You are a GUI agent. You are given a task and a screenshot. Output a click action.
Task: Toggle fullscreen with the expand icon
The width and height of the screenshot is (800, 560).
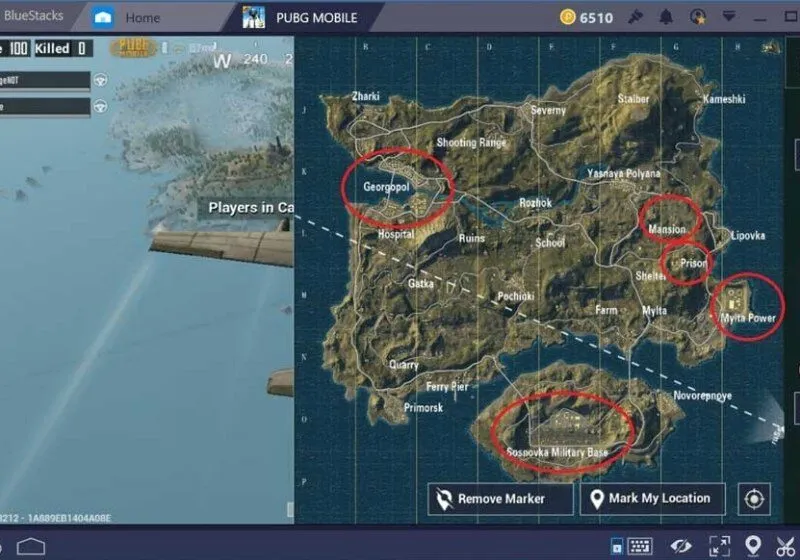(x=719, y=545)
